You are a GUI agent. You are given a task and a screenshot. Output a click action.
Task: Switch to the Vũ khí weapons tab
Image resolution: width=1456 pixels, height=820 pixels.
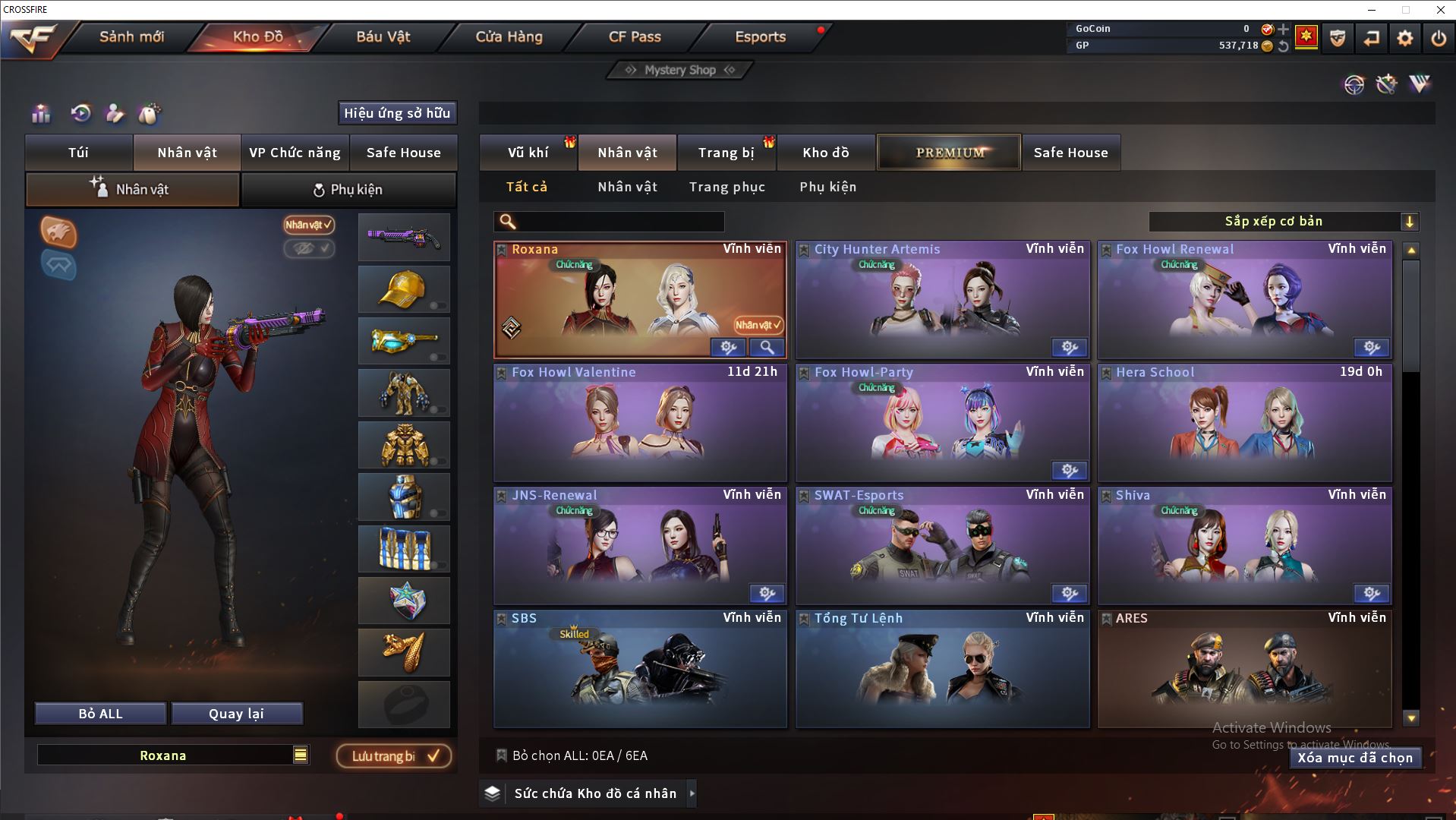point(528,153)
